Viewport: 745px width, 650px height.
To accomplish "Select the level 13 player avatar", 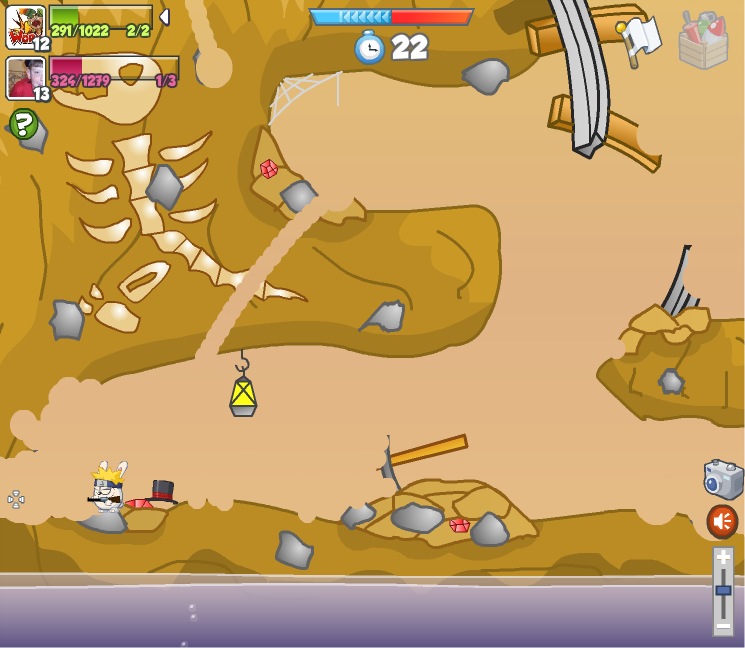I will click(x=26, y=78).
